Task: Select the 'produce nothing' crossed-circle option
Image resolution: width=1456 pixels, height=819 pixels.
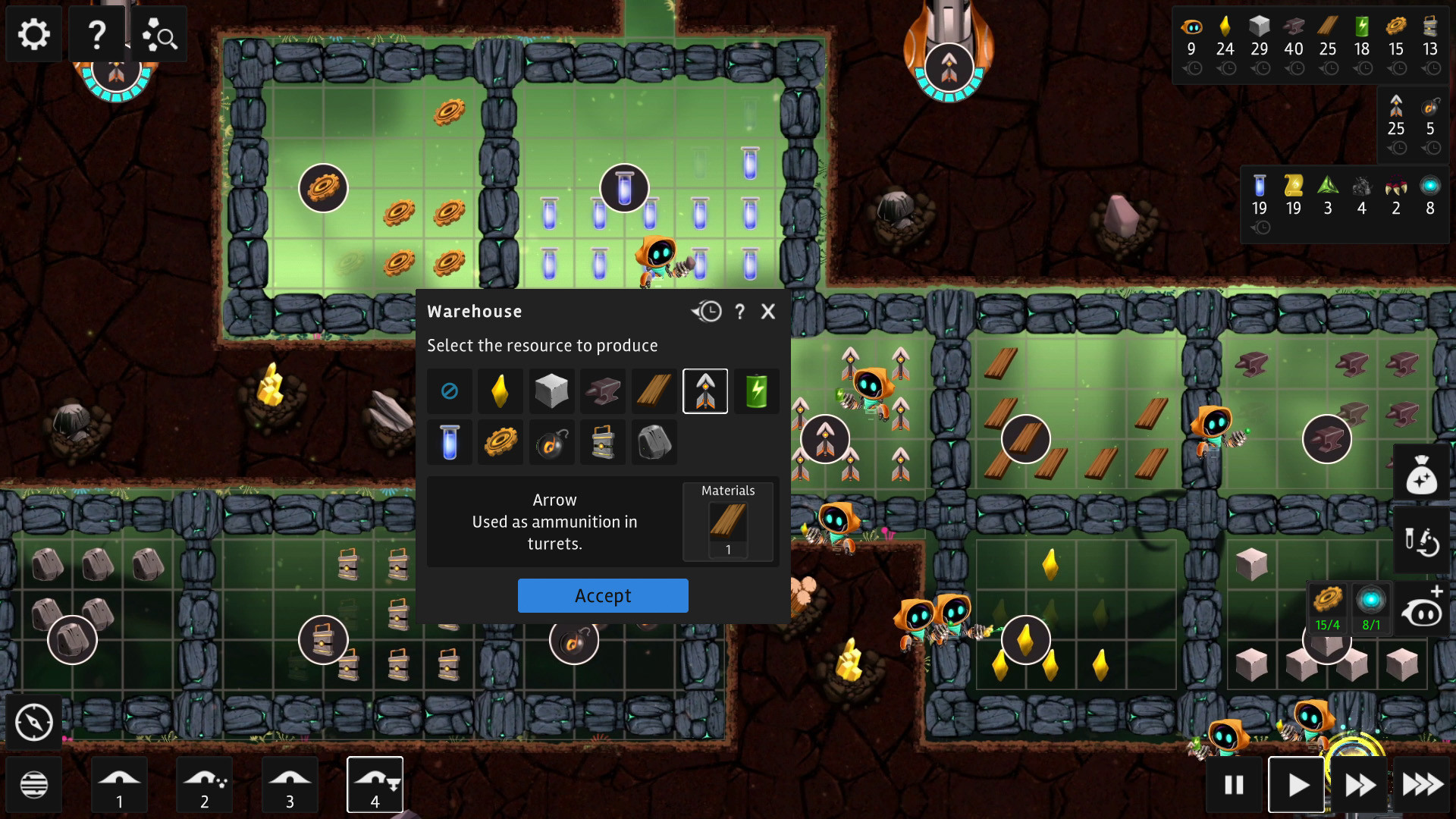Action: click(449, 391)
